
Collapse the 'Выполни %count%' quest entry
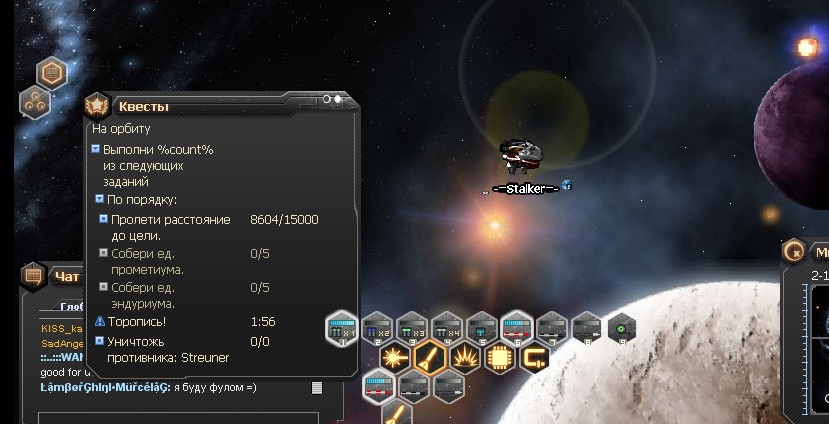[95, 149]
